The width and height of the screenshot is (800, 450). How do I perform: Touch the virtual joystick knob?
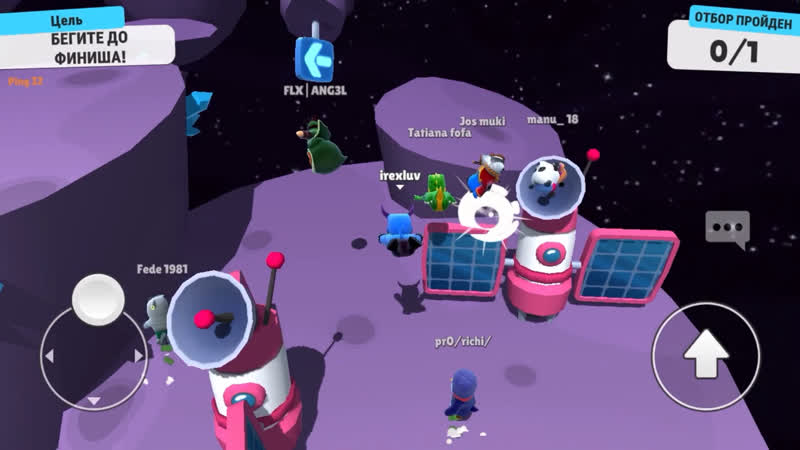pos(98,298)
